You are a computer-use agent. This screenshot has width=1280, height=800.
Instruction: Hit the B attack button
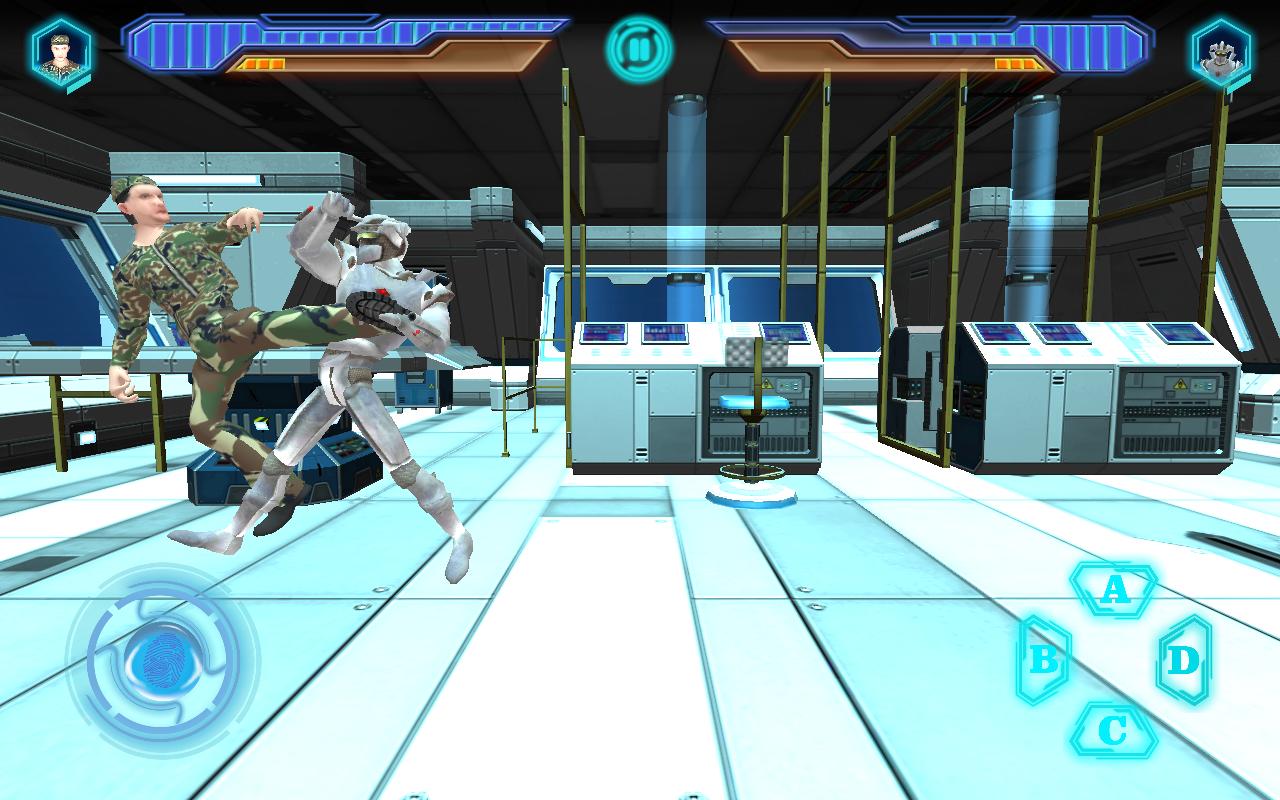[x=1043, y=660]
